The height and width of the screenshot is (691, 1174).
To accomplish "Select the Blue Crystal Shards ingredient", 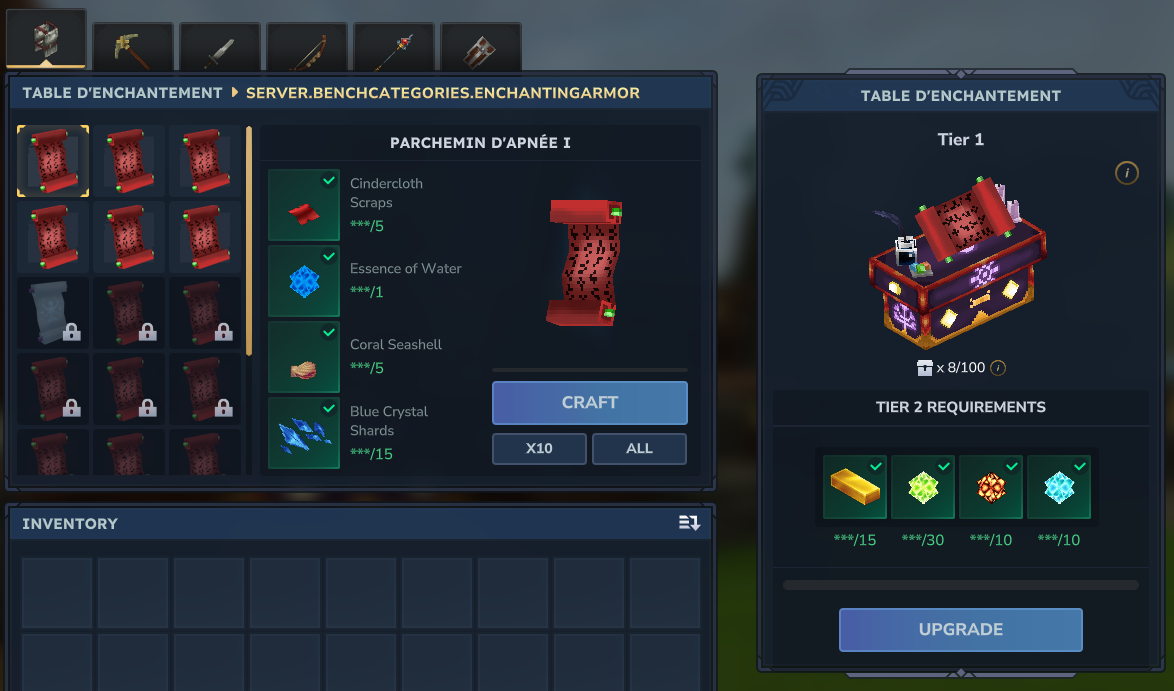I will [x=304, y=433].
